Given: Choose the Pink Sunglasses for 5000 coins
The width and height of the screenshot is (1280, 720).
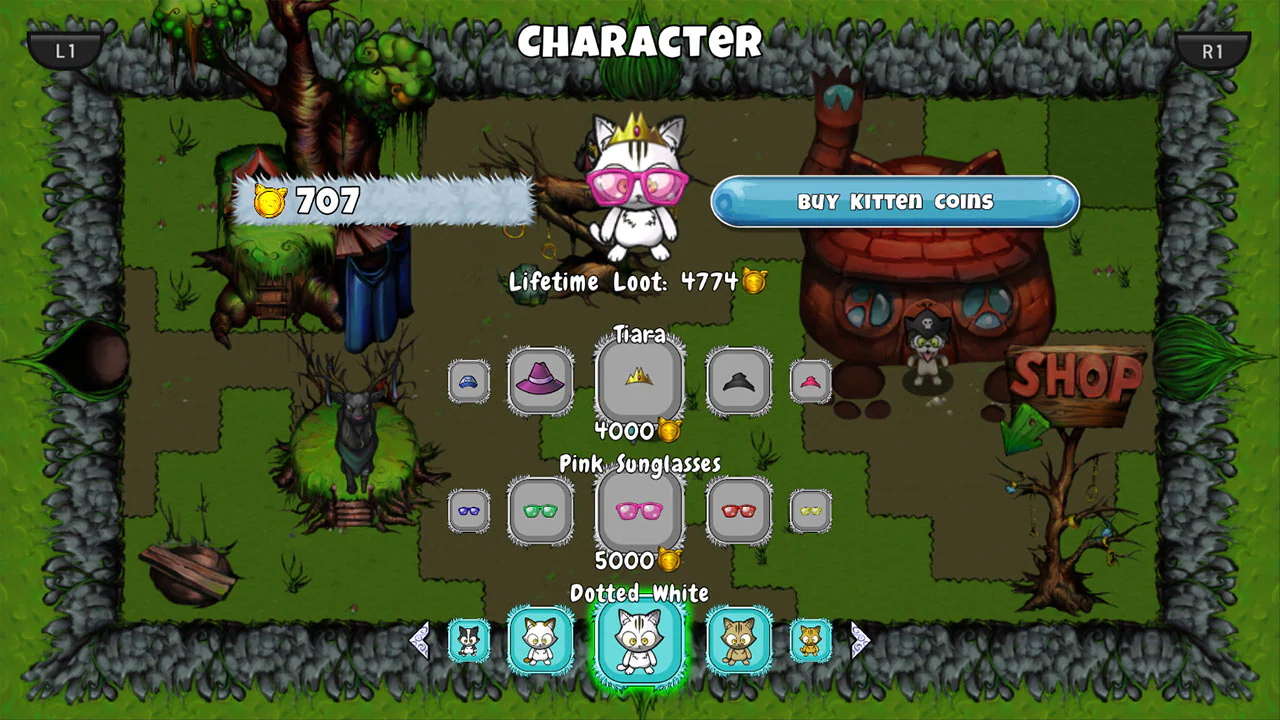Looking at the screenshot, I should [x=639, y=511].
